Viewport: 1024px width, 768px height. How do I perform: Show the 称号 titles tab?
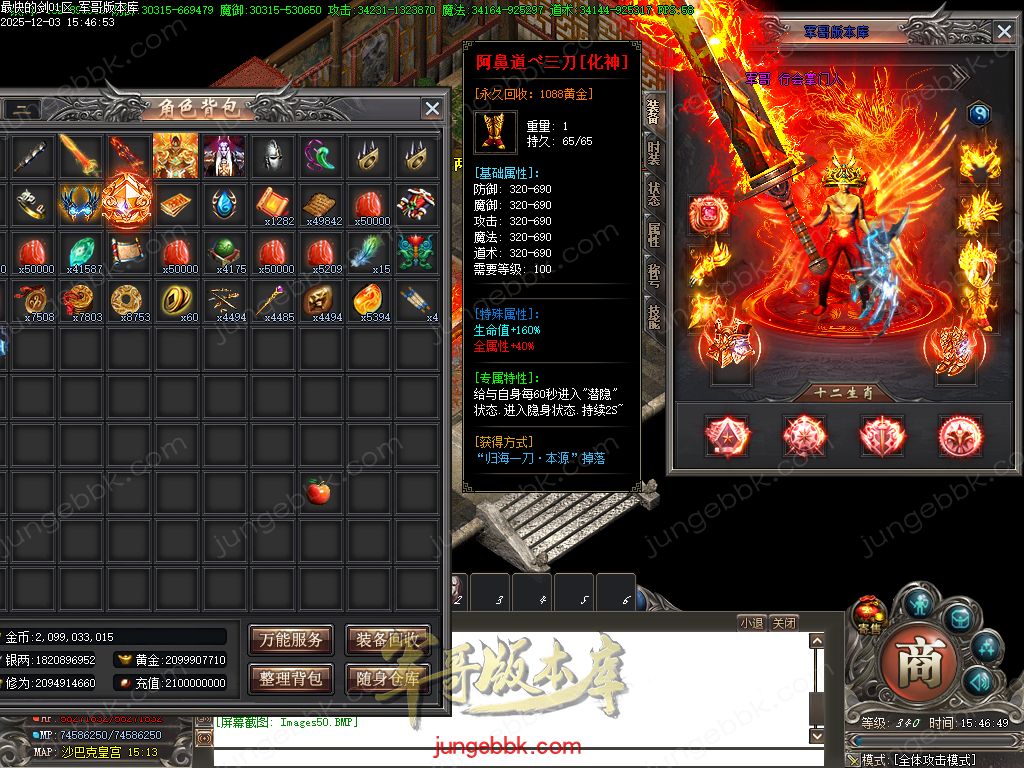coord(653,275)
